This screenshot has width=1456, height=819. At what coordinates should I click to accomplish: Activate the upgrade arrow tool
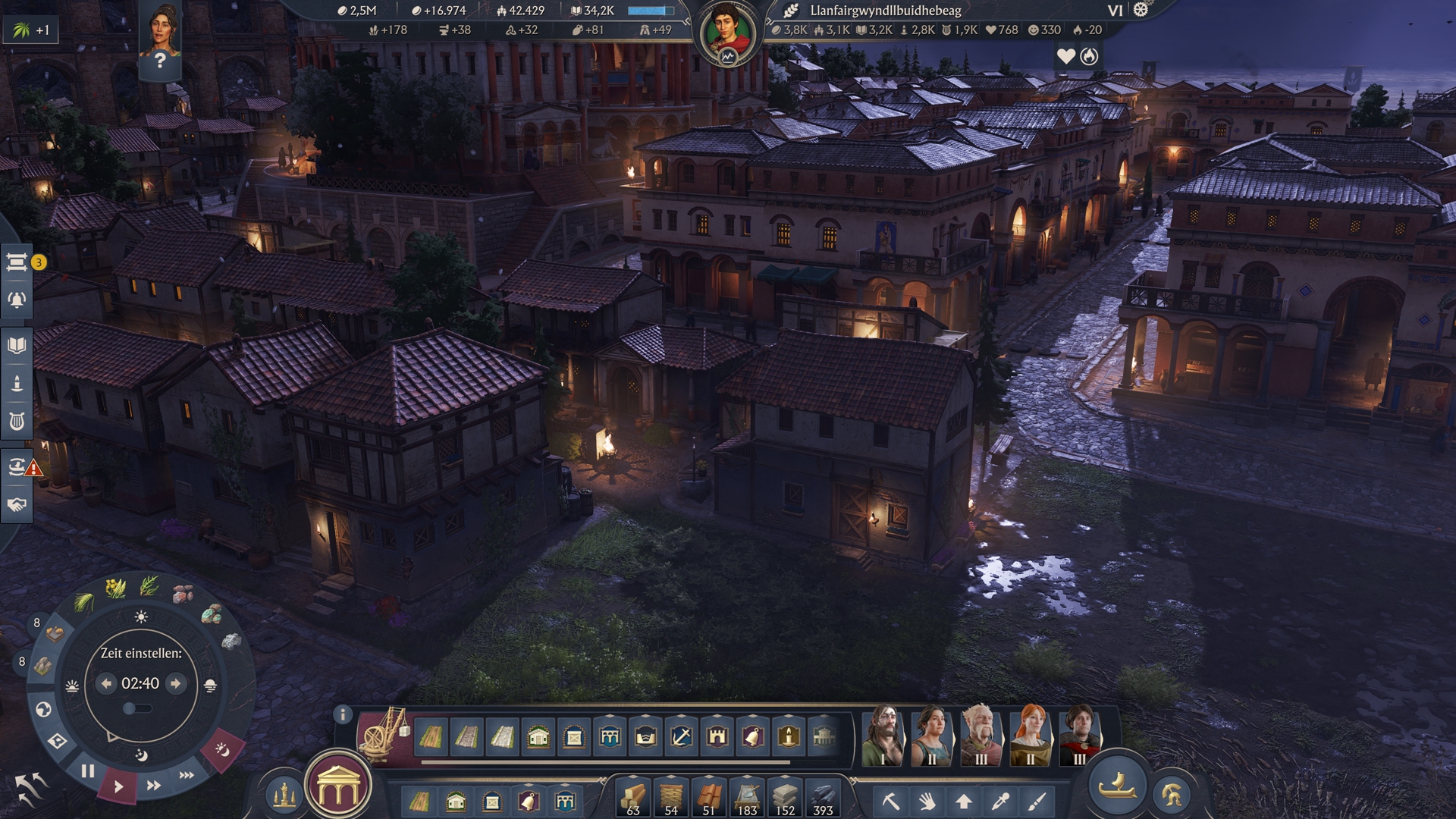pos(963,801)
